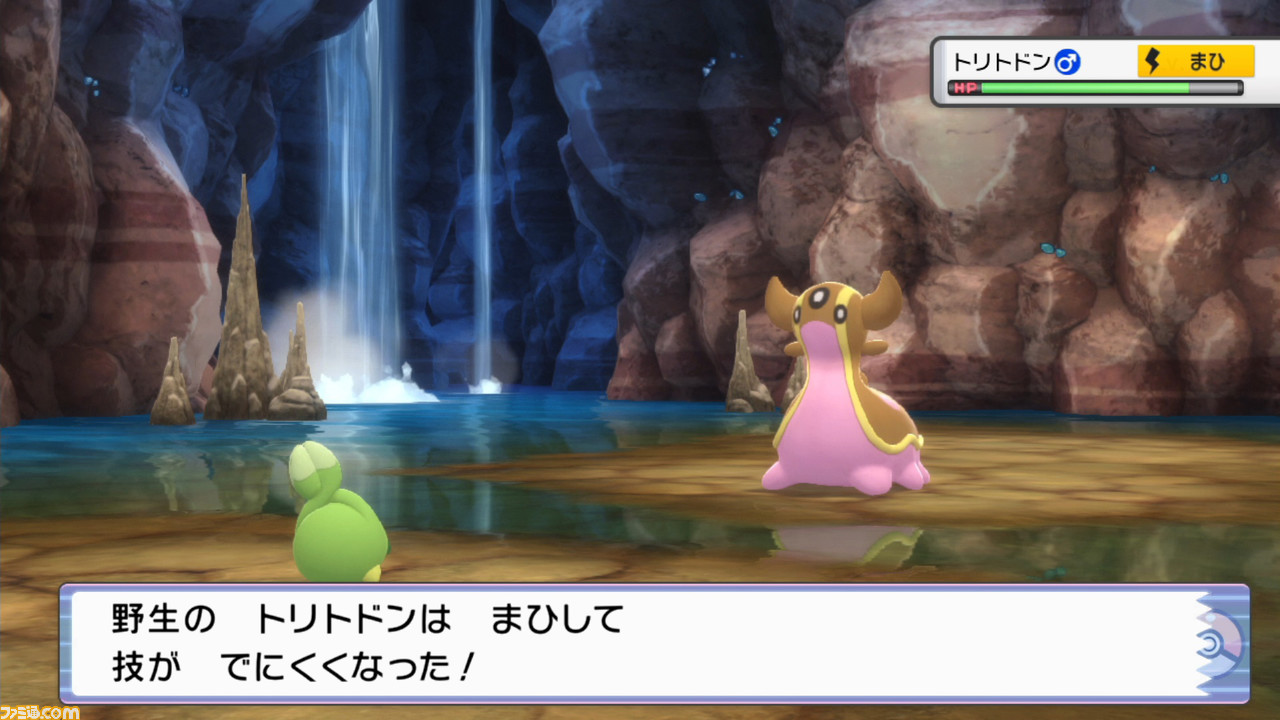Click the blue circle around the gender mark
The width and height of the screenshot is (1280, 720).
click(x=1068, y=60)
